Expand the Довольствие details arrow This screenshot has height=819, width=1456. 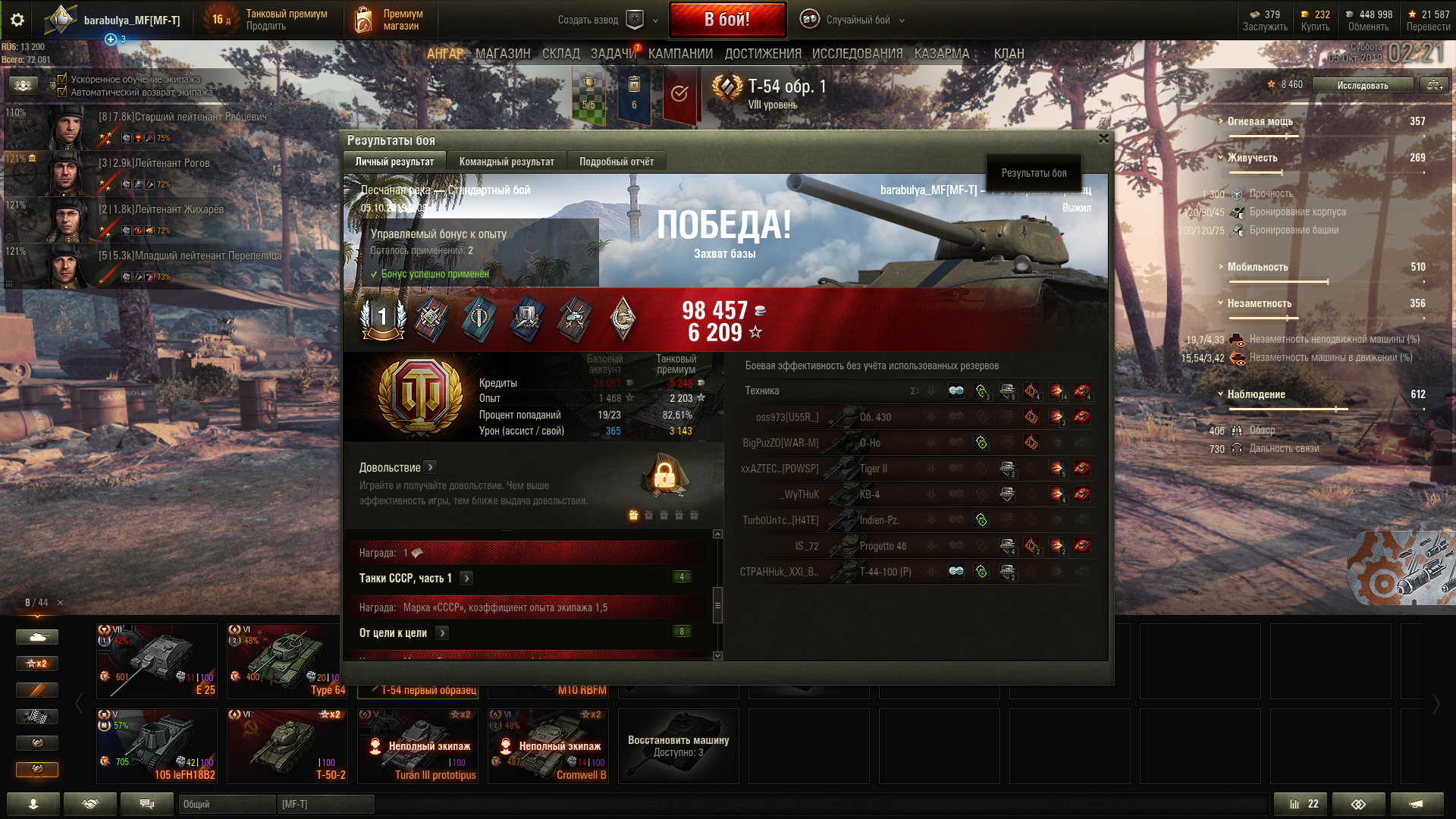click(x=430, y=467)
